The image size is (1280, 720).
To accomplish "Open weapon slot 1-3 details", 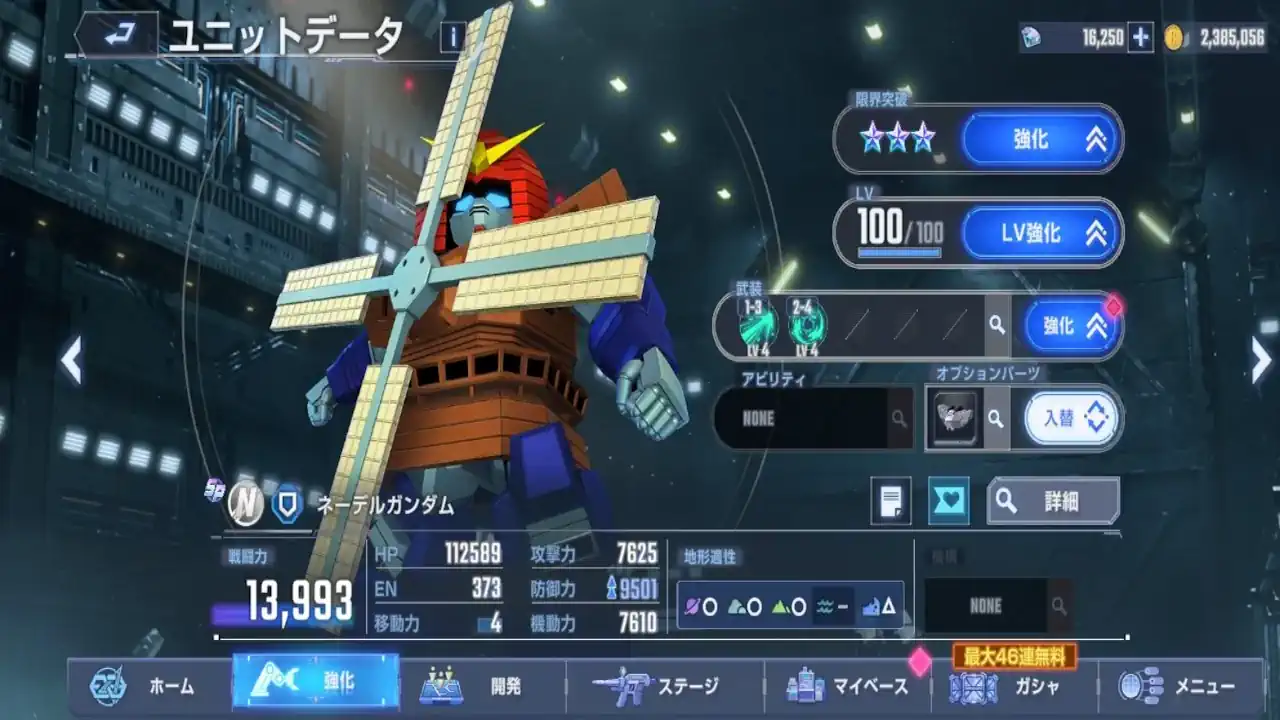I will point(756,325).
